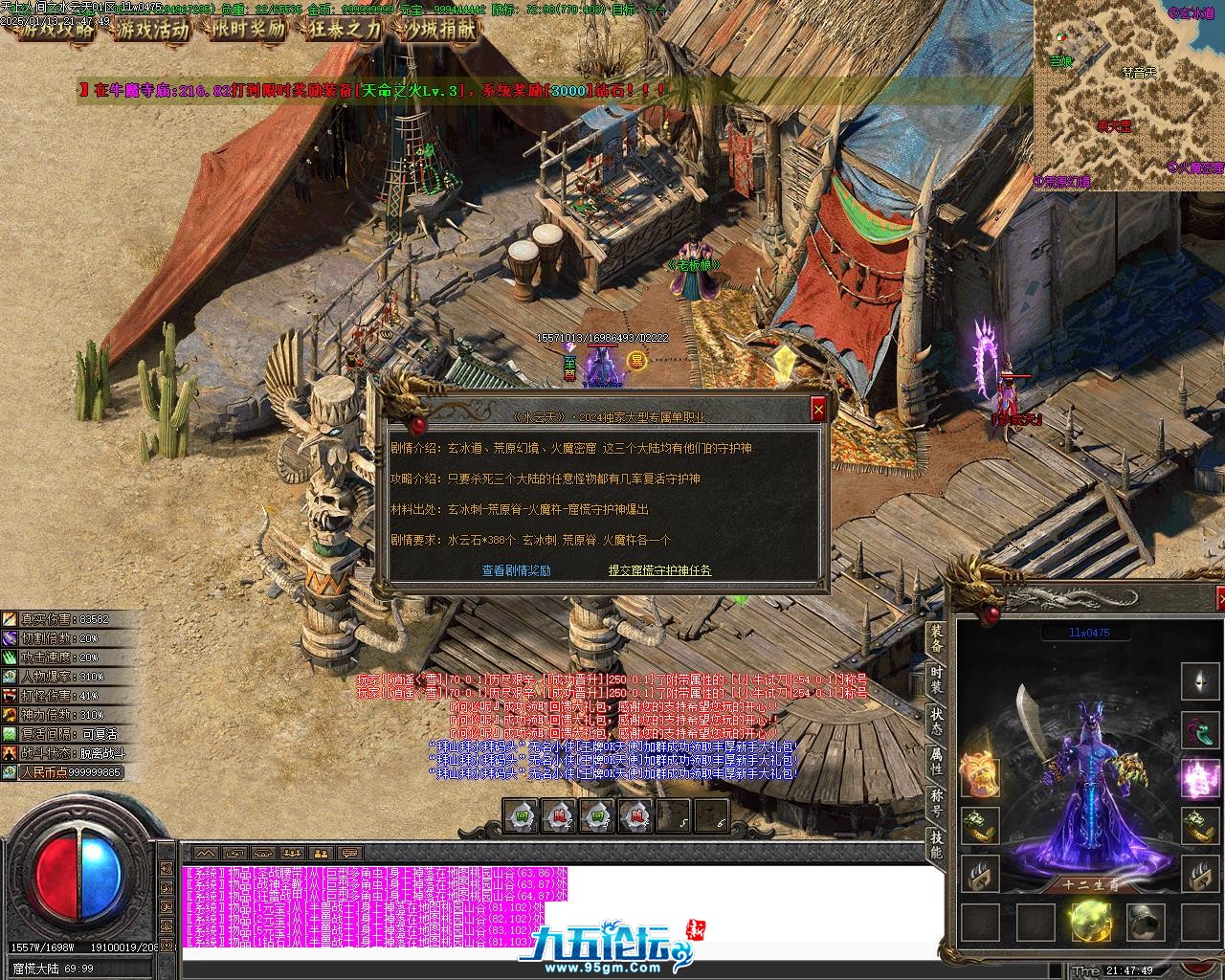Select the helmet equipment slot

tap(1200, 681)
